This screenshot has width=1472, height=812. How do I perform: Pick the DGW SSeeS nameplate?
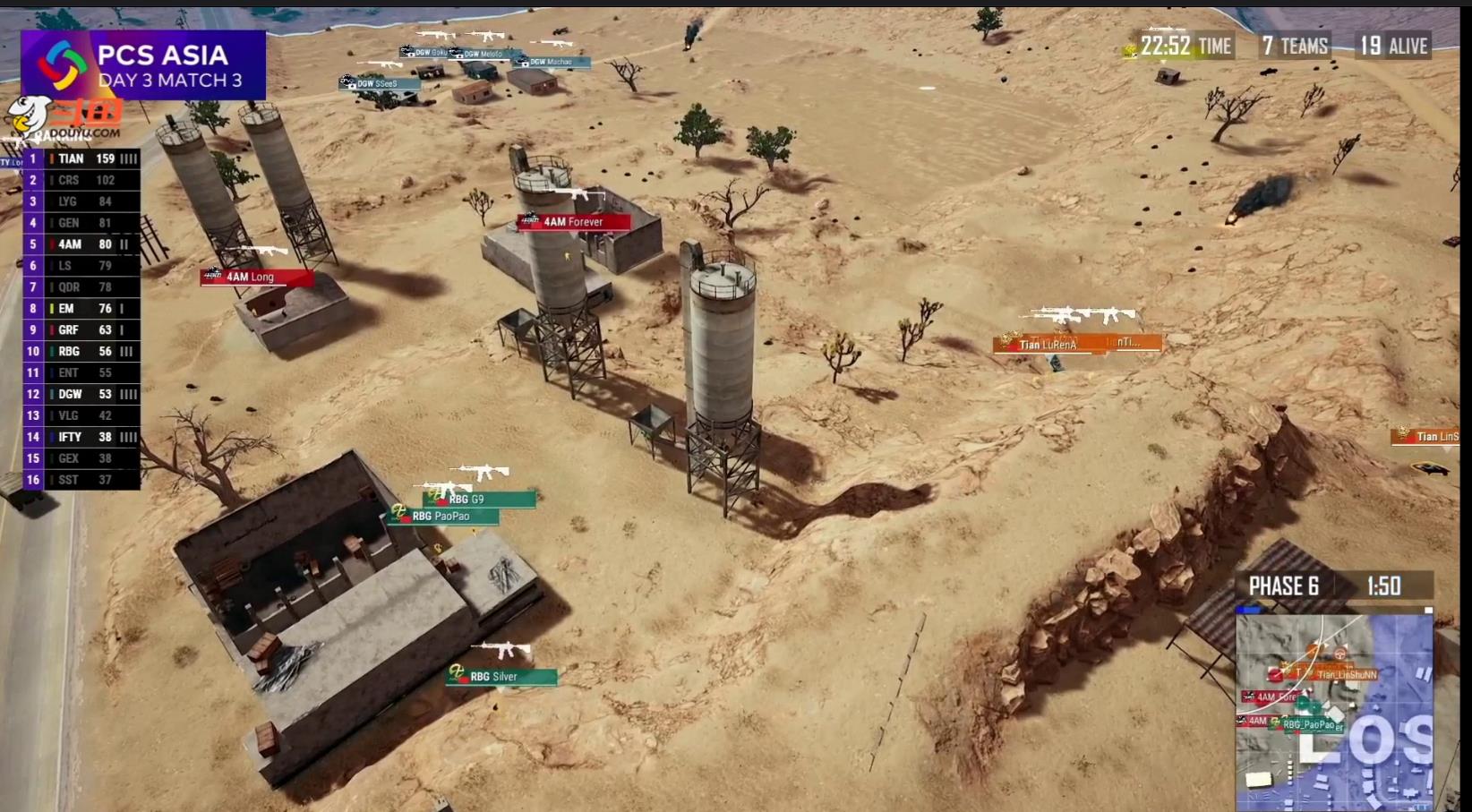coord(380,84)
